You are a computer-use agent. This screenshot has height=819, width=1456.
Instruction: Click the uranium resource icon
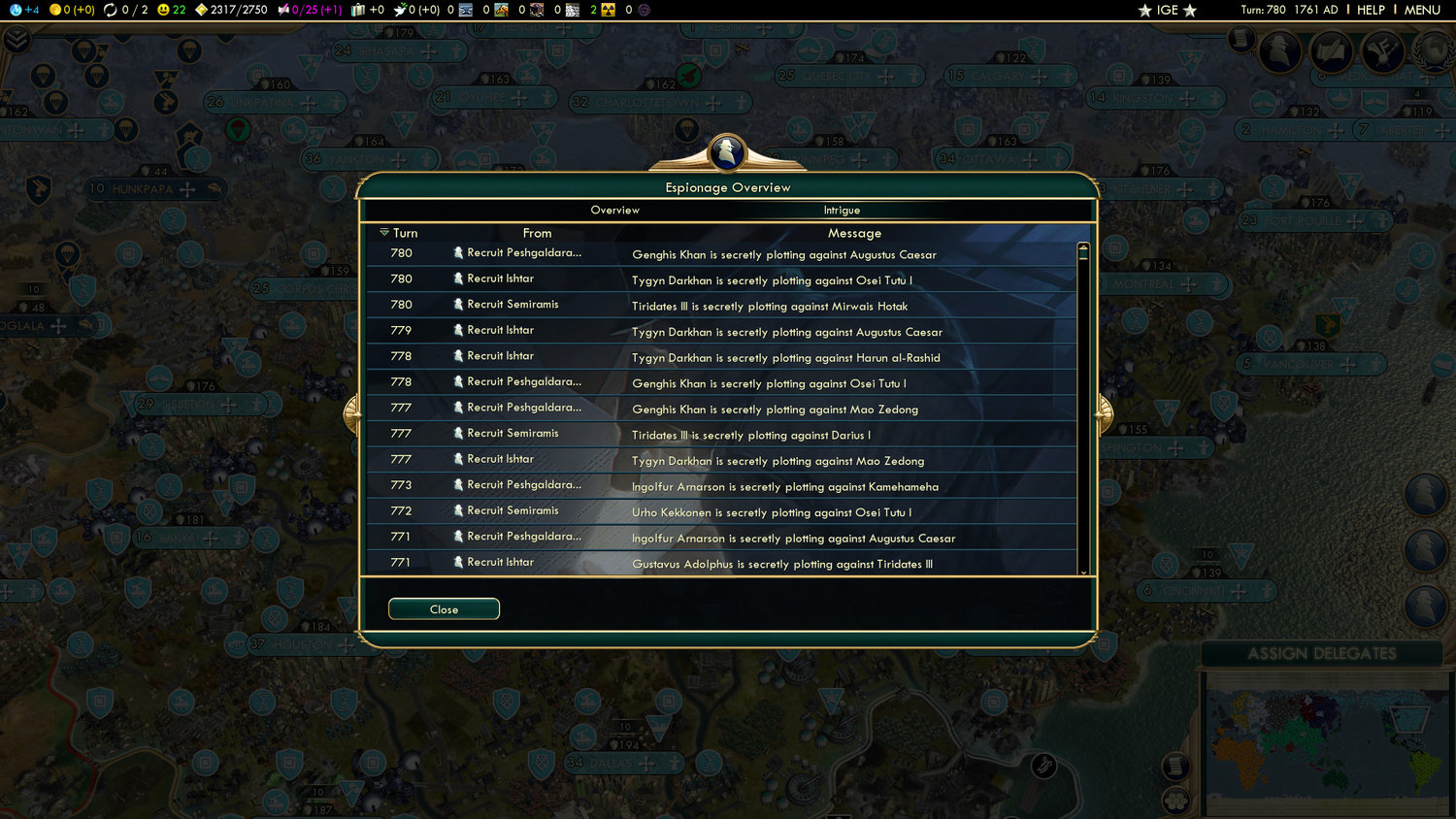click(x=608, y=11)
